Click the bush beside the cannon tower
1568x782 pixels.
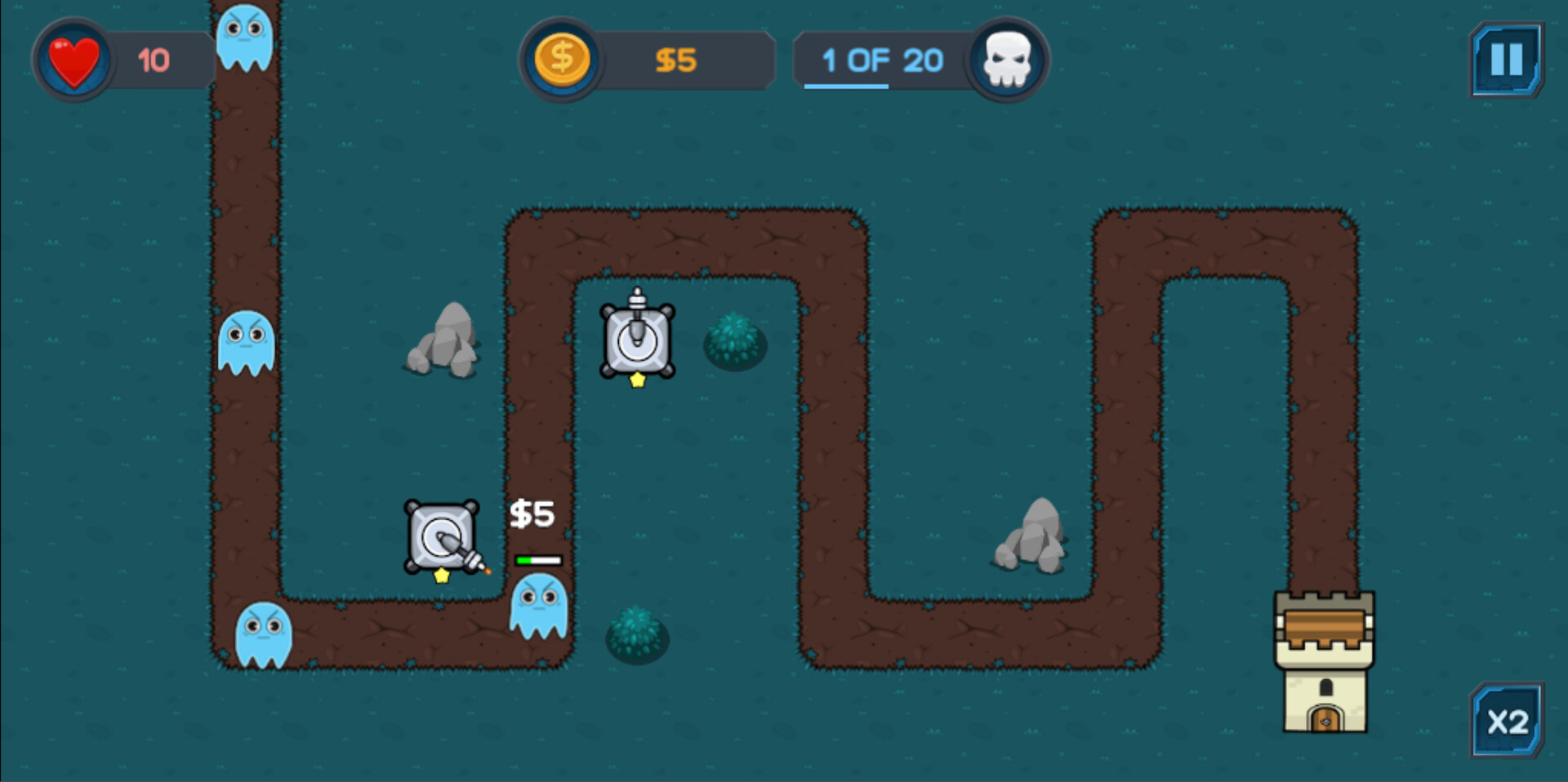pos(733,343)
